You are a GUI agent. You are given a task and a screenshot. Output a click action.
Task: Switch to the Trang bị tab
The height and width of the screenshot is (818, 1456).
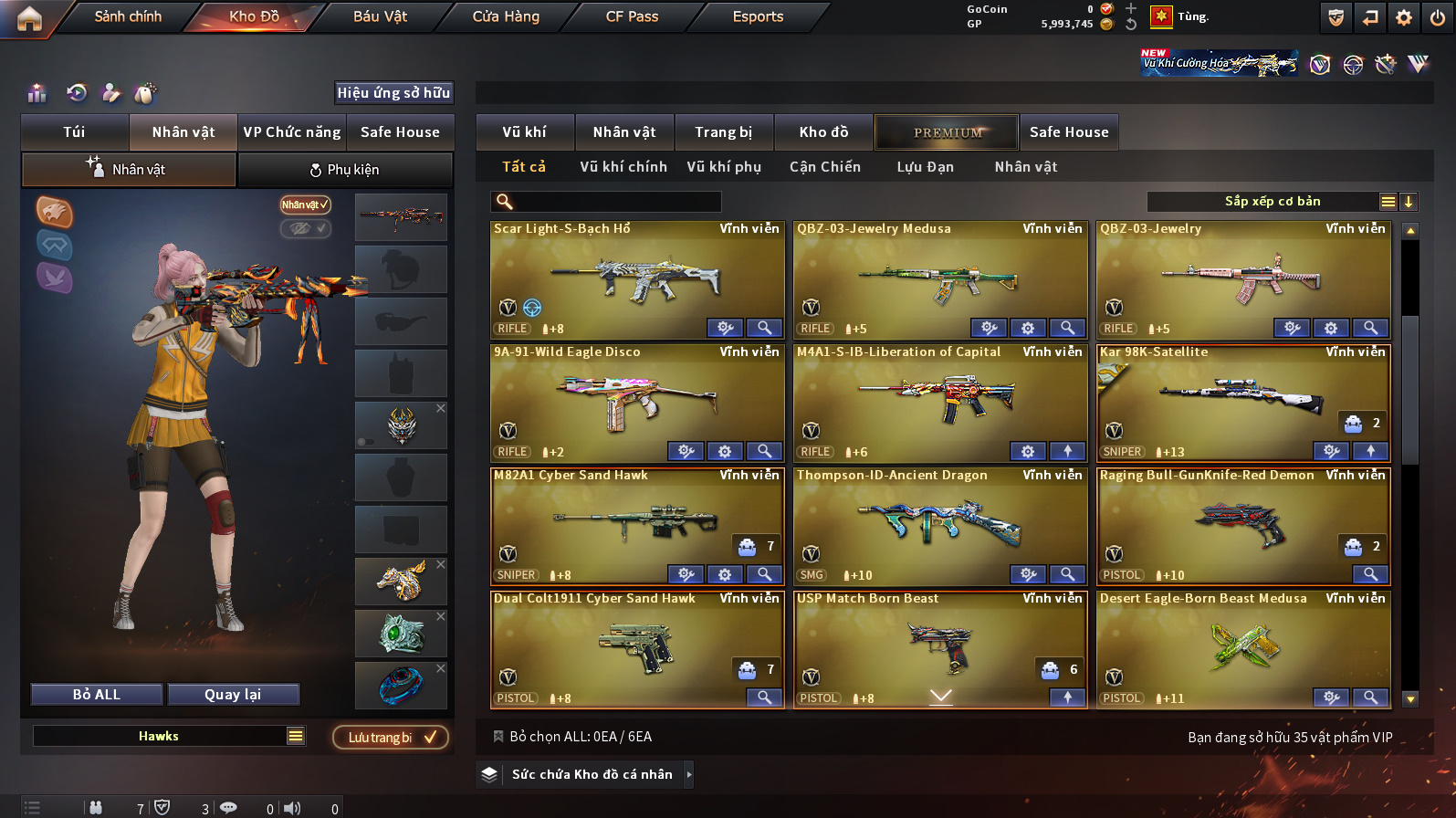tap(723, 132)
